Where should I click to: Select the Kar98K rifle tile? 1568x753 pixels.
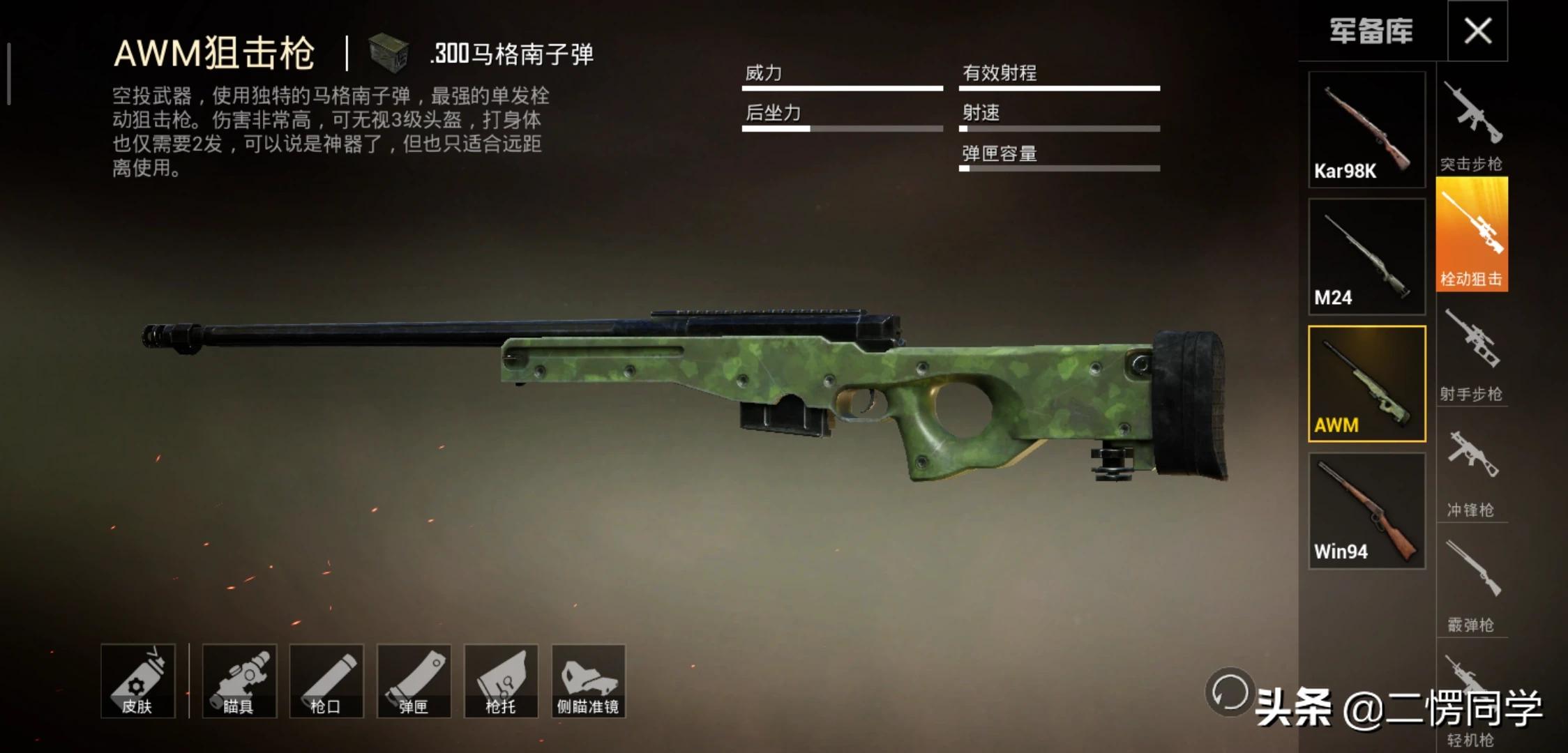click(1366, 130)
